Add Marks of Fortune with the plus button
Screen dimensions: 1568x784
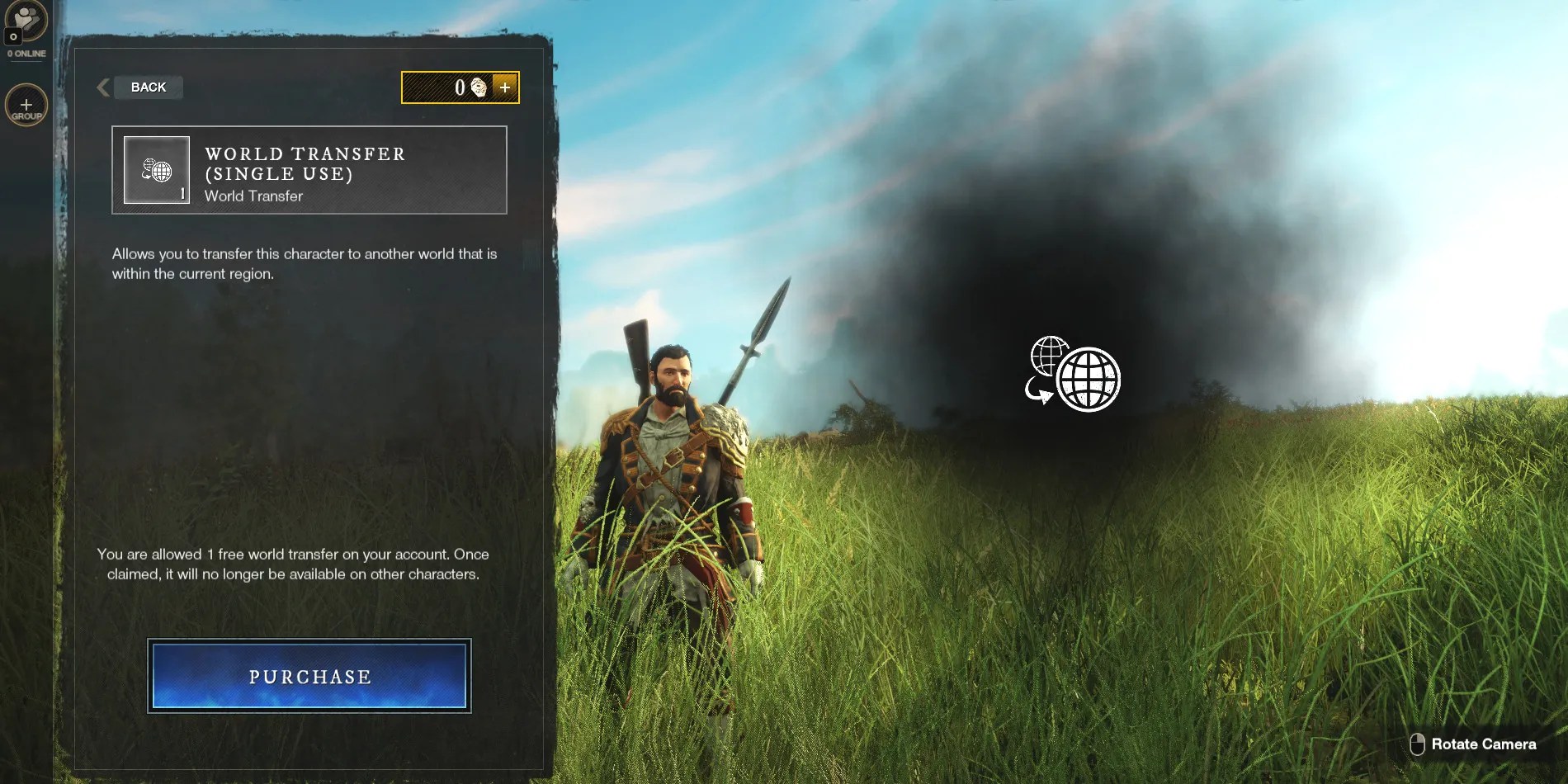[506, 87]
